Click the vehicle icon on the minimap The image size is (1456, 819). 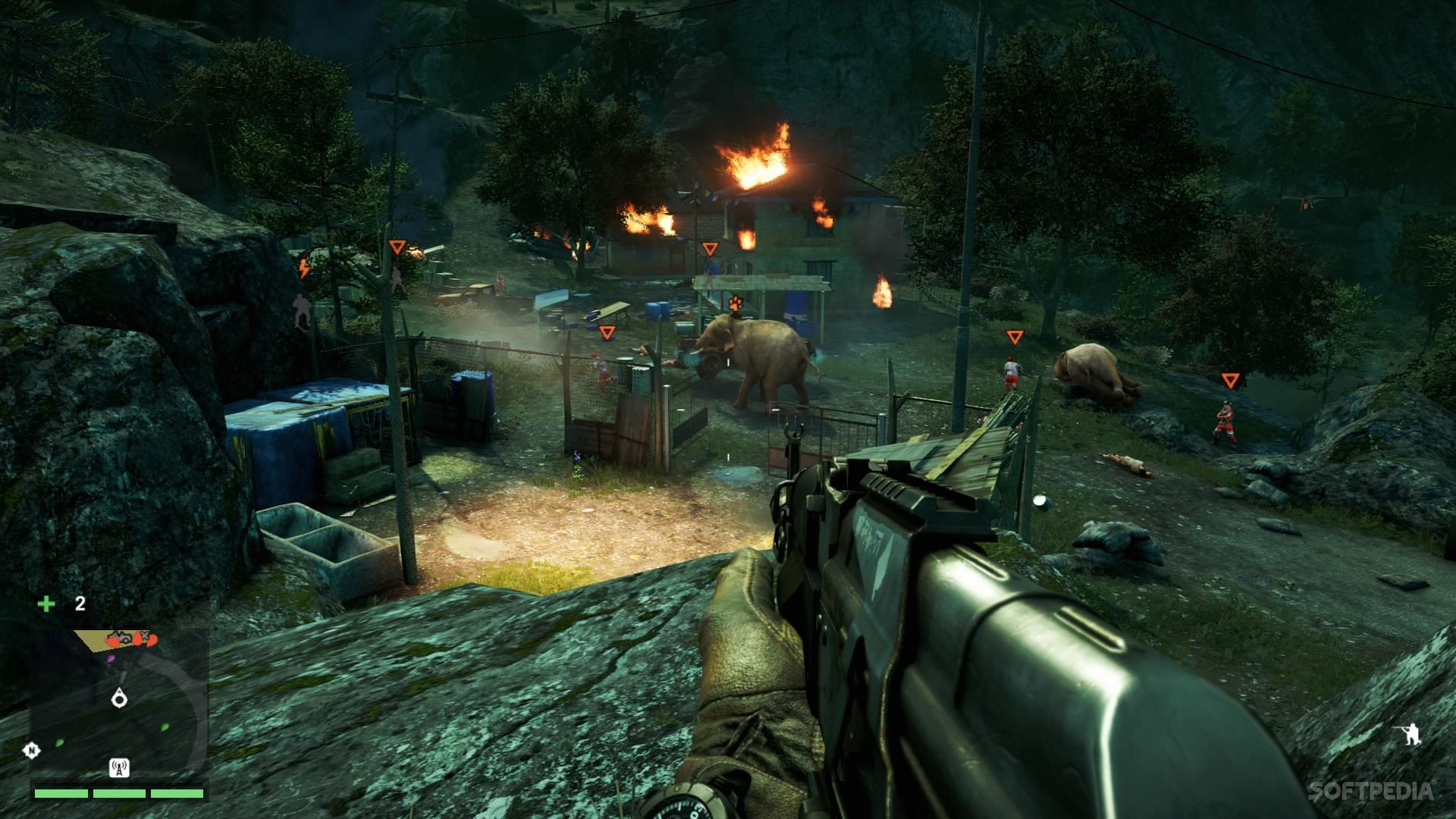point(123,638)
